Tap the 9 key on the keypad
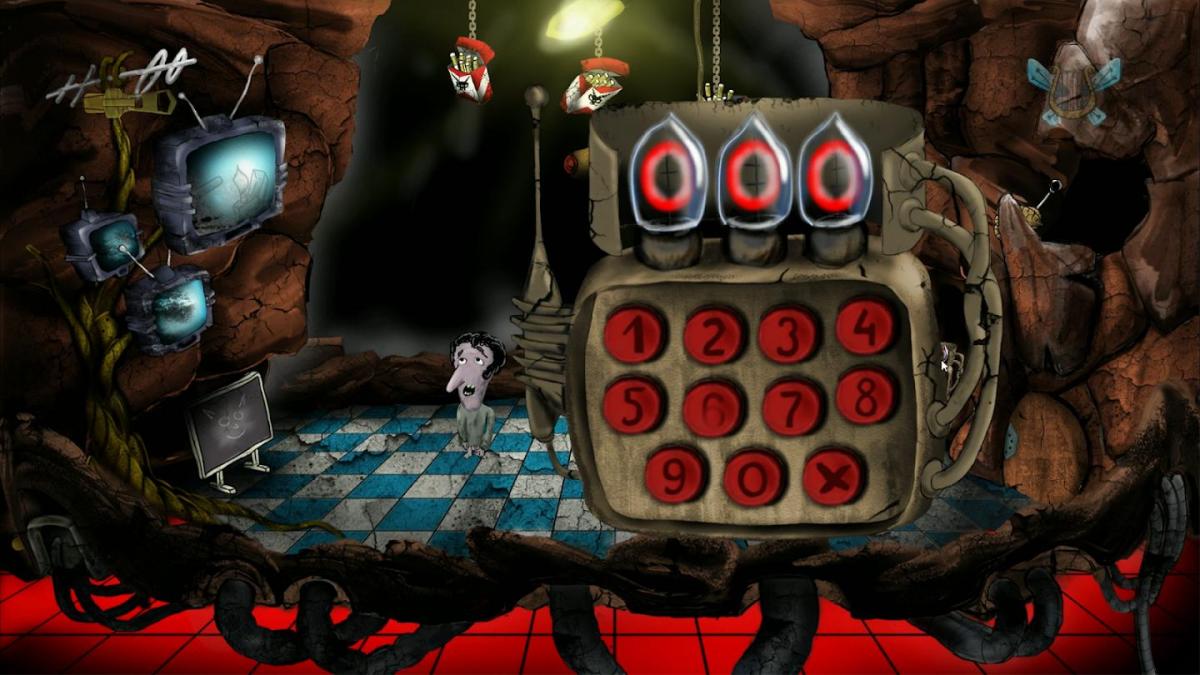 pyautogui.click(x=675, y=477)
